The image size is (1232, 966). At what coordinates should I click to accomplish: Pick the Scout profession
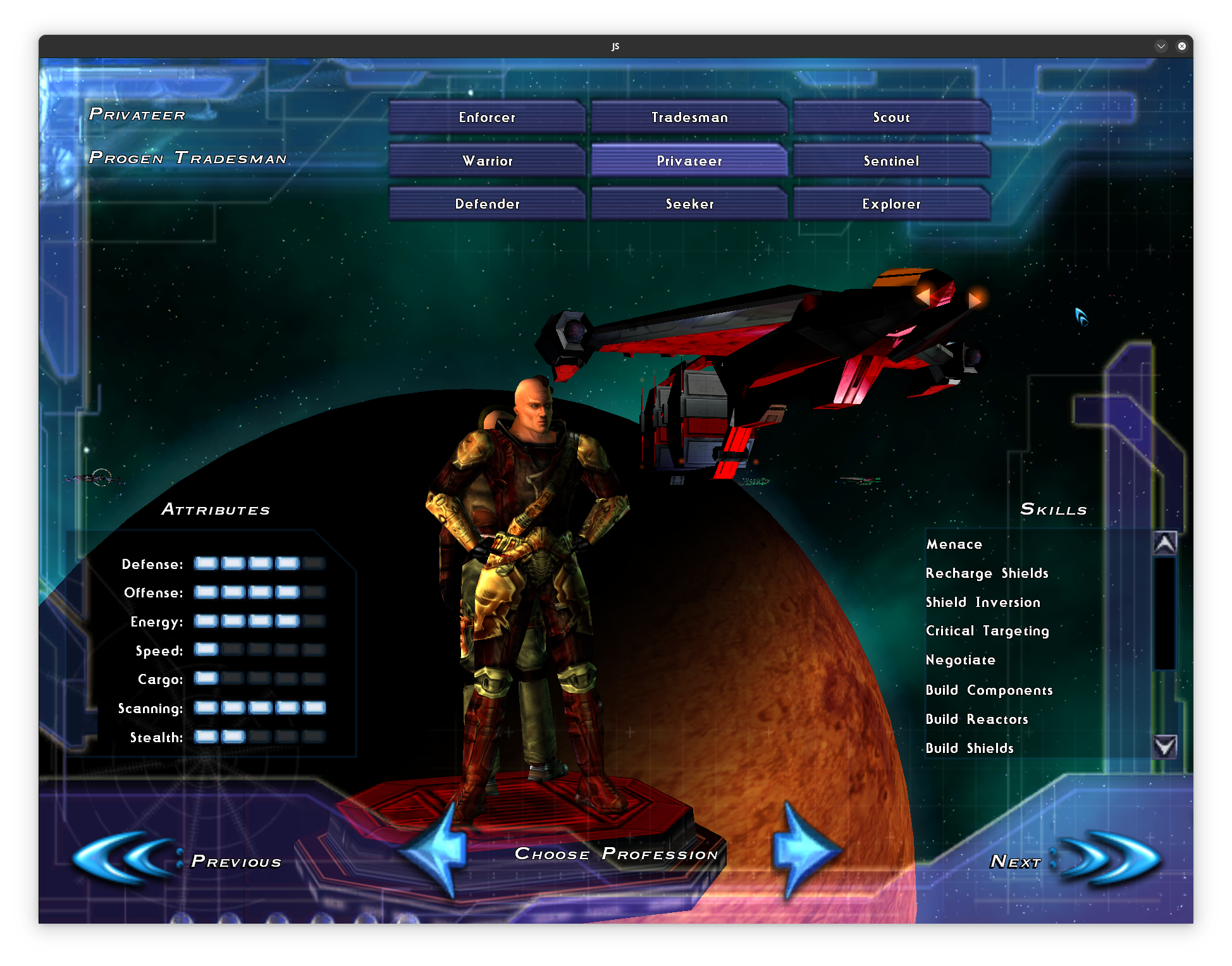pyautogui.click(x=891, y=117)
